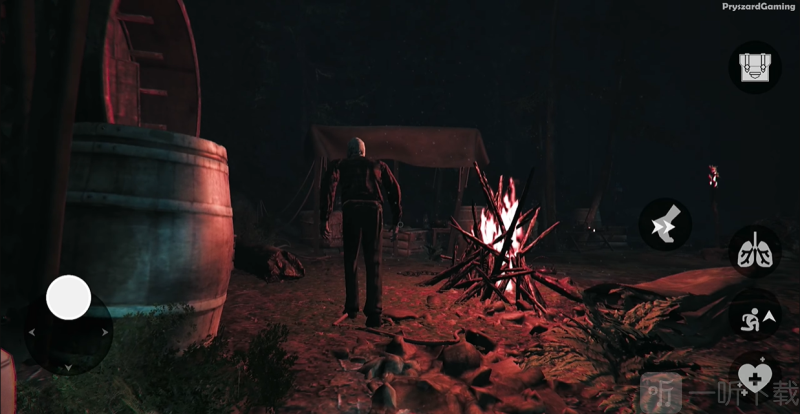
Task: Activate the lungs hold-breath button
Action: click(x=754, y=251)
